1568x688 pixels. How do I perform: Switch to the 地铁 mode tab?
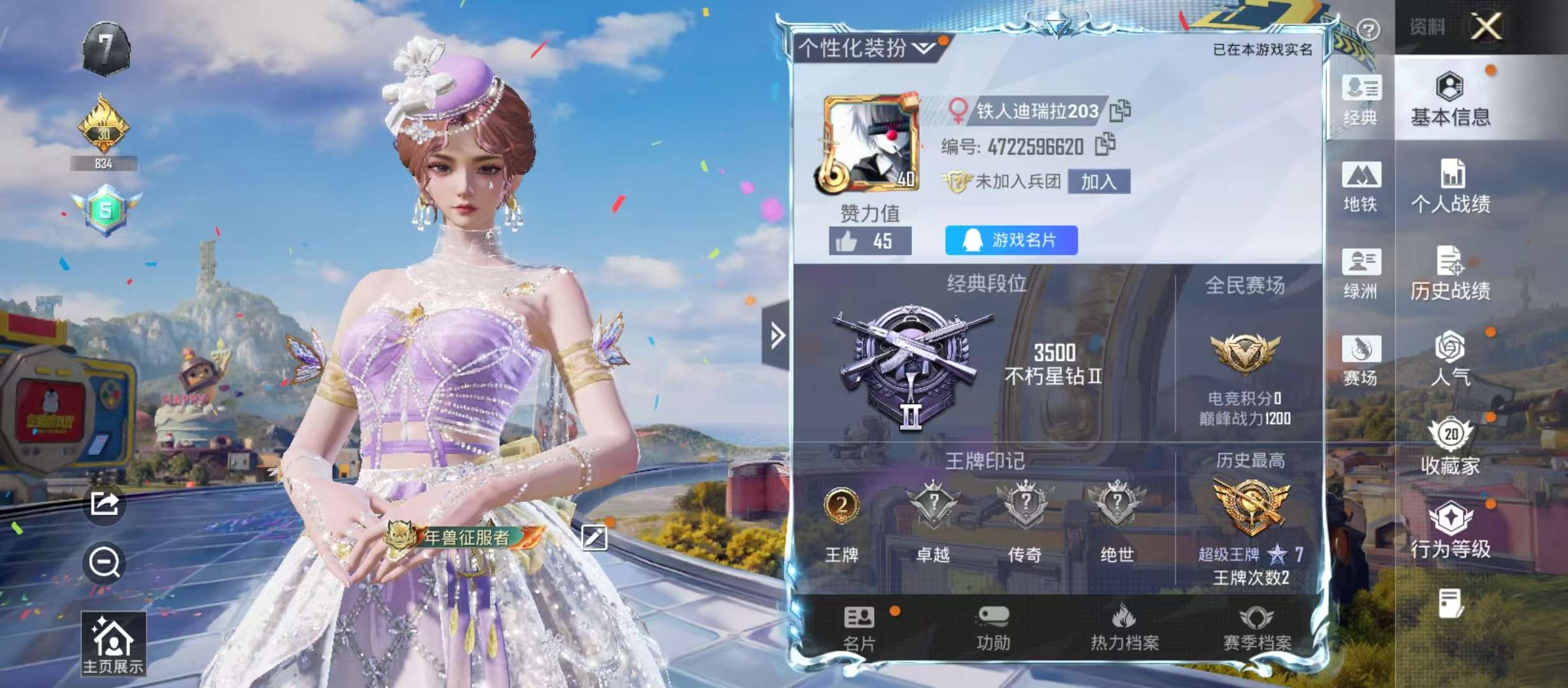tap(1360, 186)
